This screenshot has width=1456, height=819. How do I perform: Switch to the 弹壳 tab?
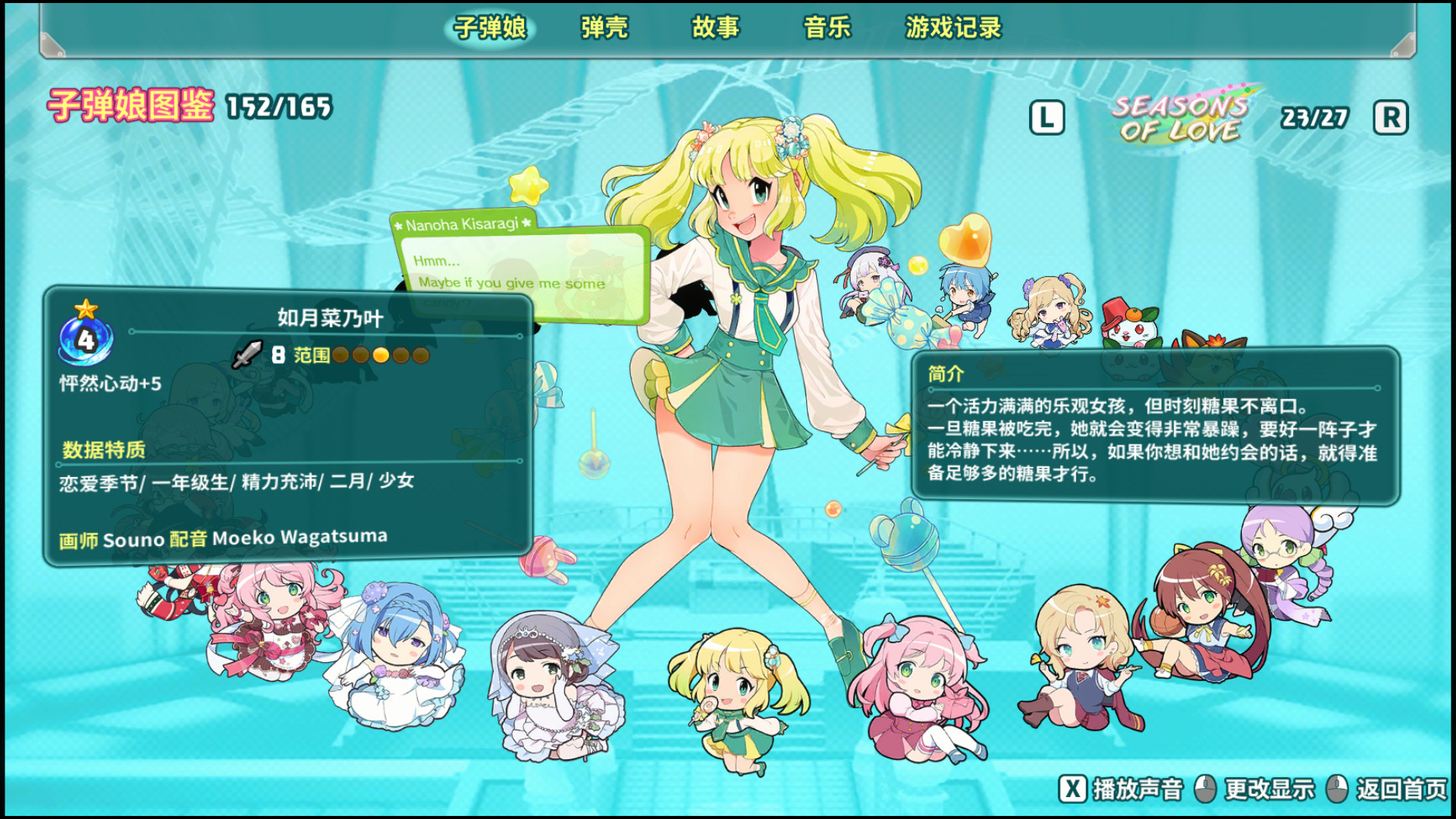coord(603,29)
